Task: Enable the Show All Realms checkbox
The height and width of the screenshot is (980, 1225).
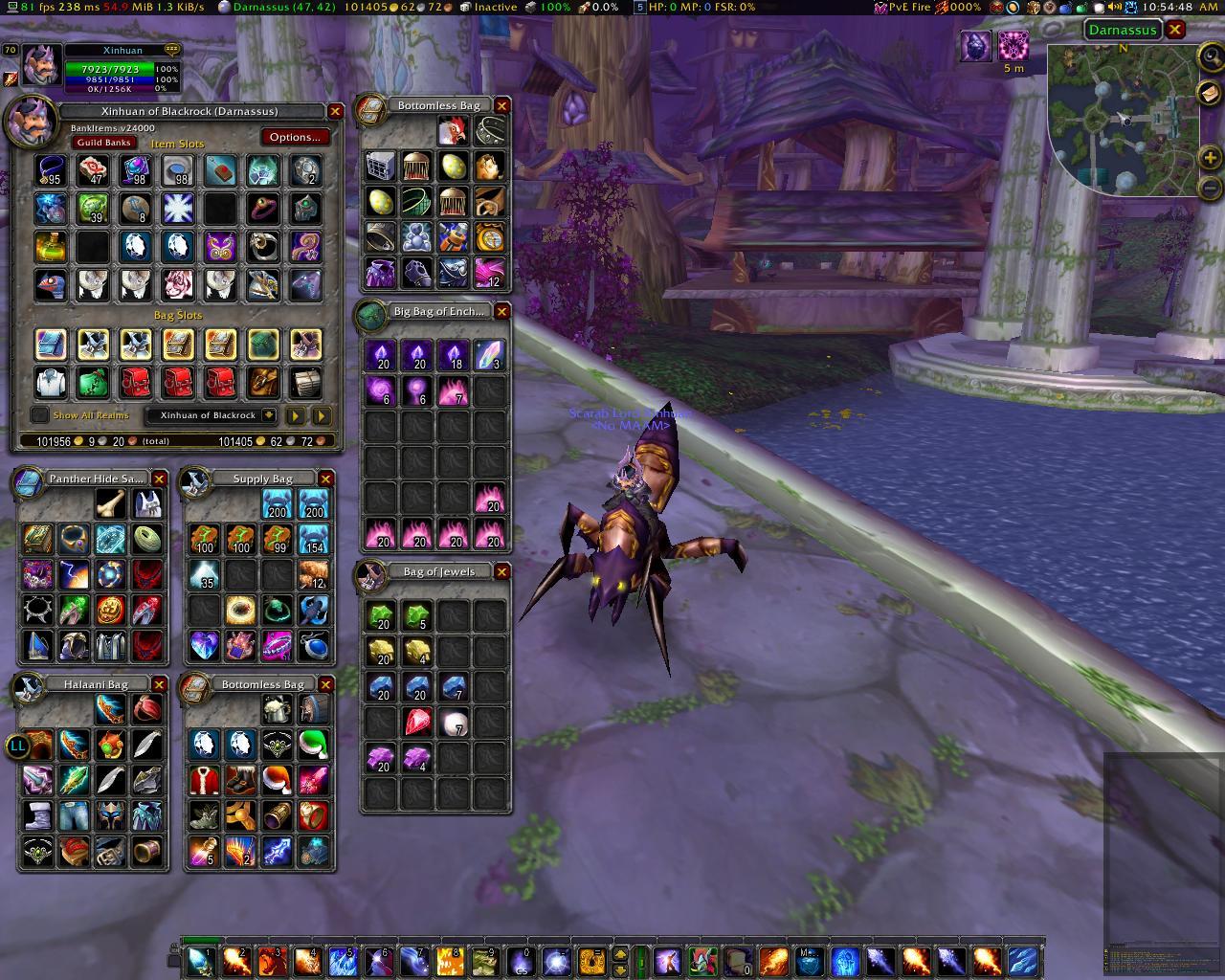Action: coord(38,414)
